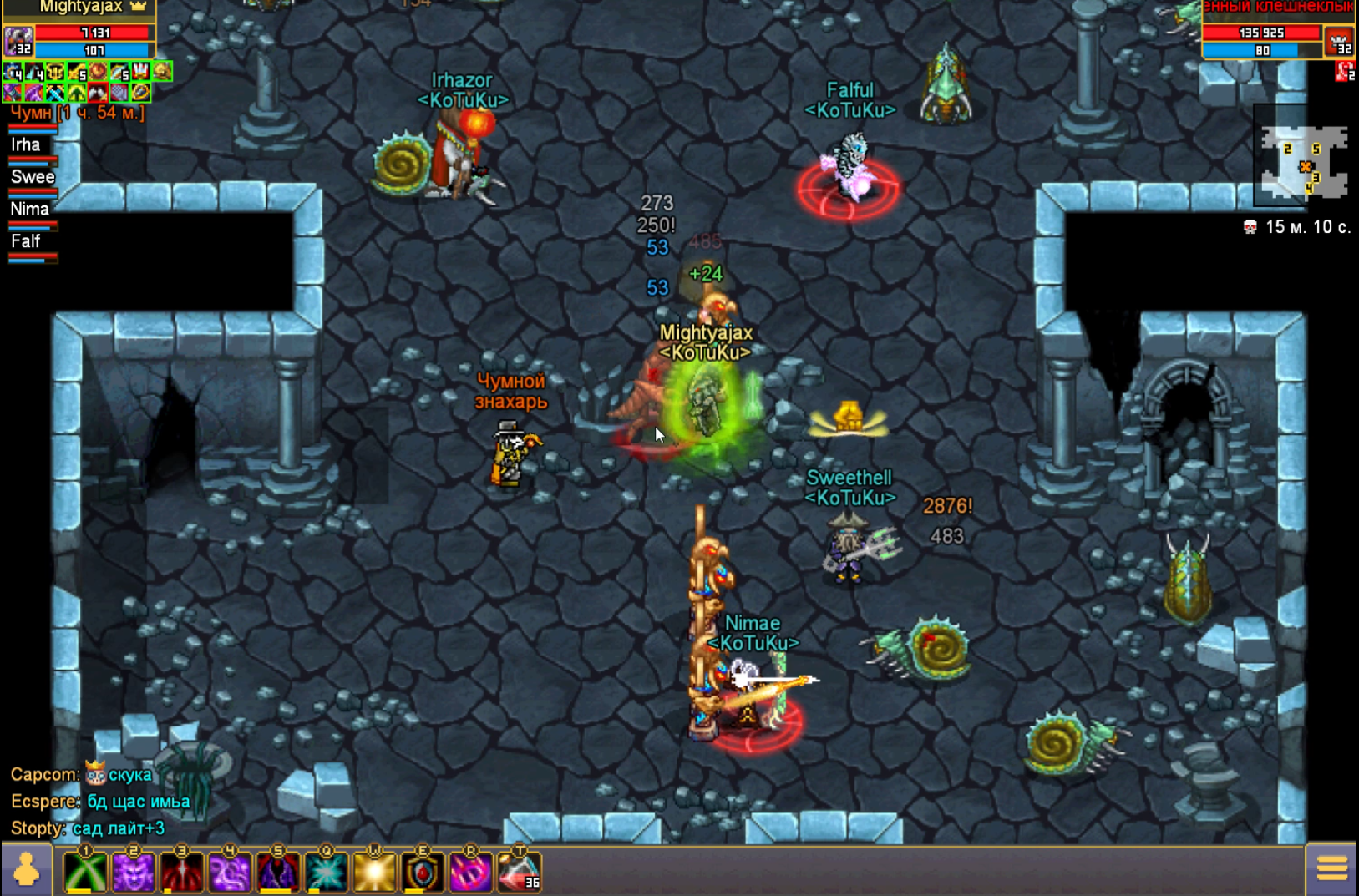Screen dimensions: 1359x896
Task: Trigger the teal burst skill
Action: [327, 873]
